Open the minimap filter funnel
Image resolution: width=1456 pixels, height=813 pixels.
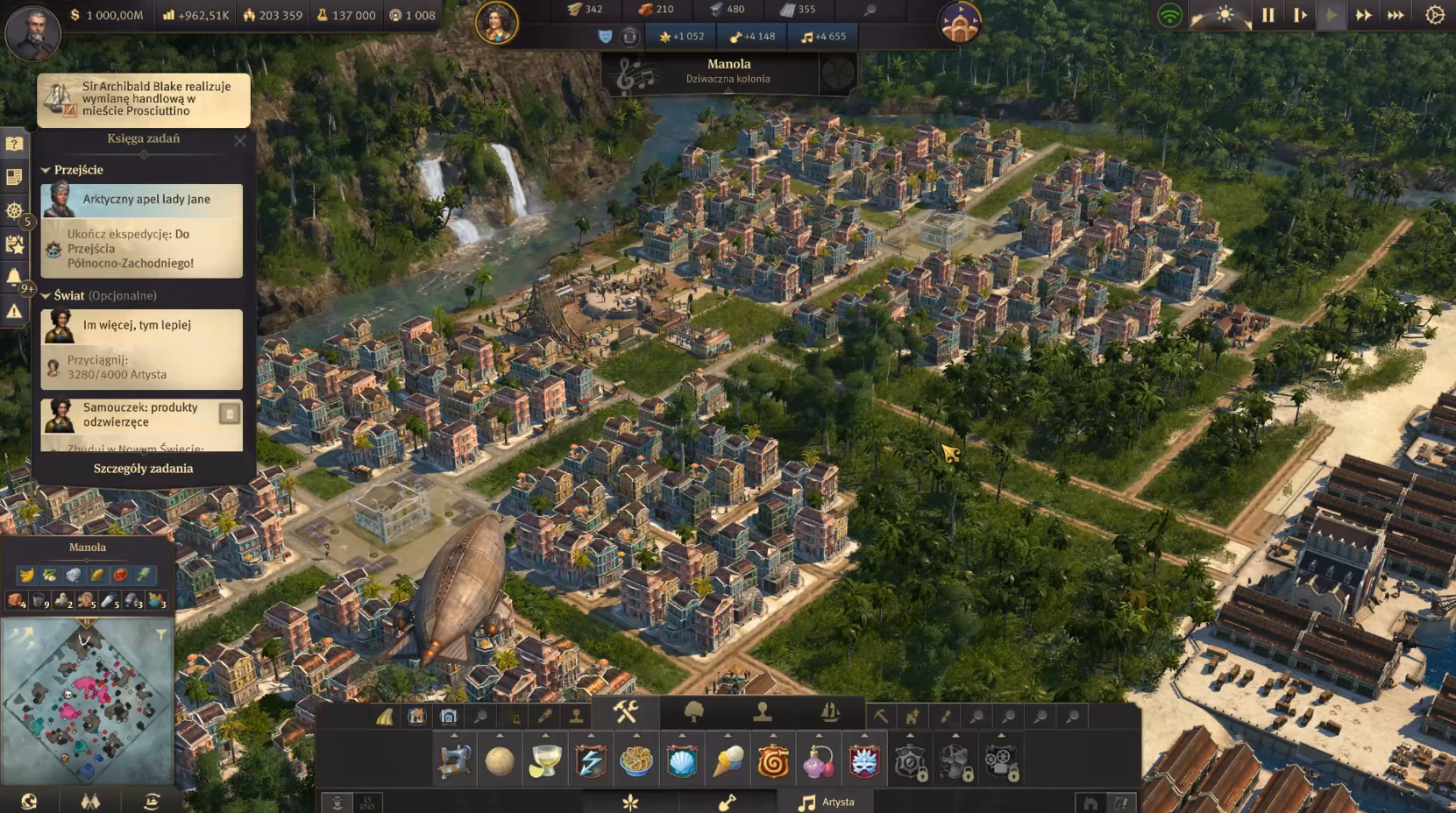(x=161, y=634)
